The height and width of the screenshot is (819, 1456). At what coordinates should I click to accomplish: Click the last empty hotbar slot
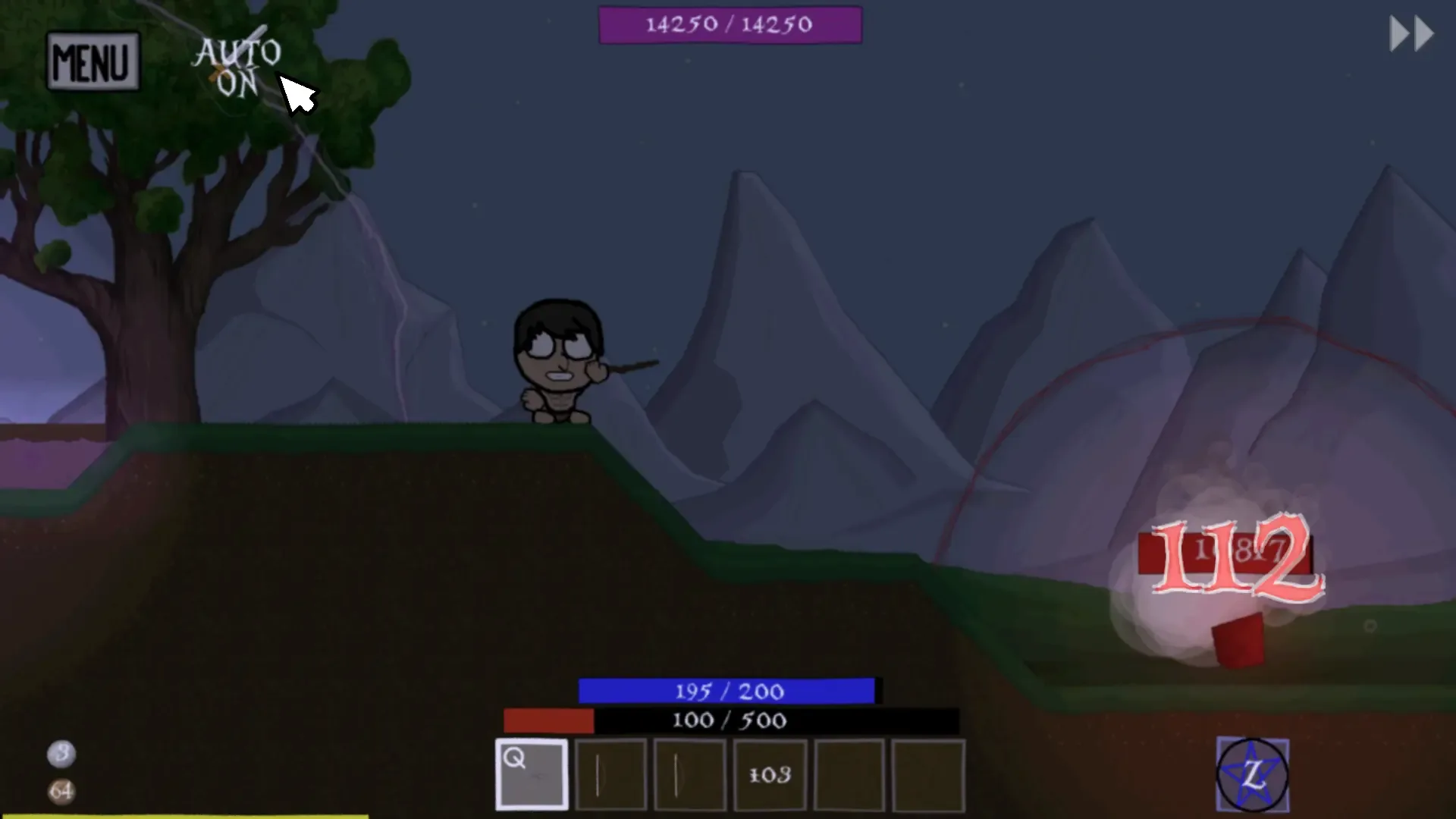pyautogui.click(x=928, y=775)
